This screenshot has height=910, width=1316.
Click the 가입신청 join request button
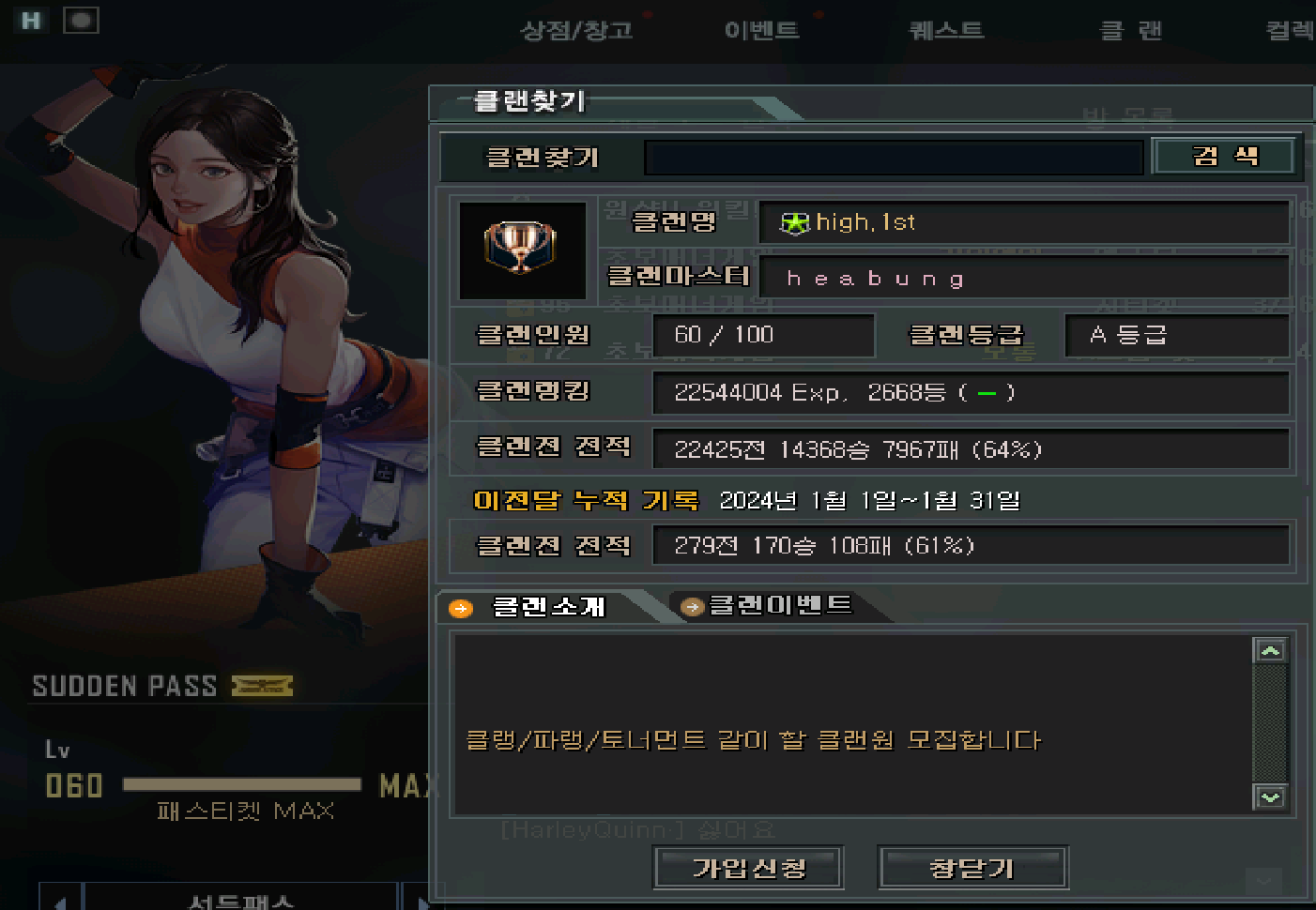748,868
